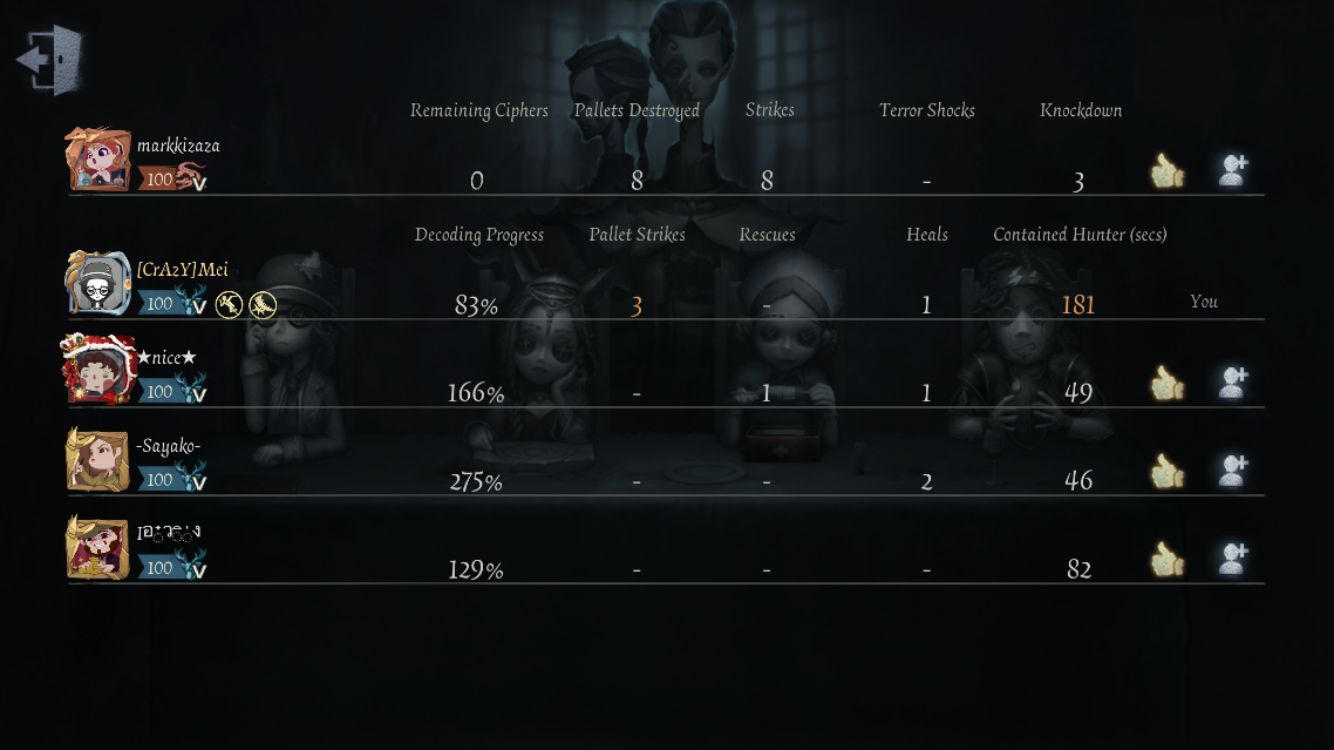Send friend request to ★nice★
Image resolution: width=1334 pixels, height=750 pixels.
click(1232, 383)
